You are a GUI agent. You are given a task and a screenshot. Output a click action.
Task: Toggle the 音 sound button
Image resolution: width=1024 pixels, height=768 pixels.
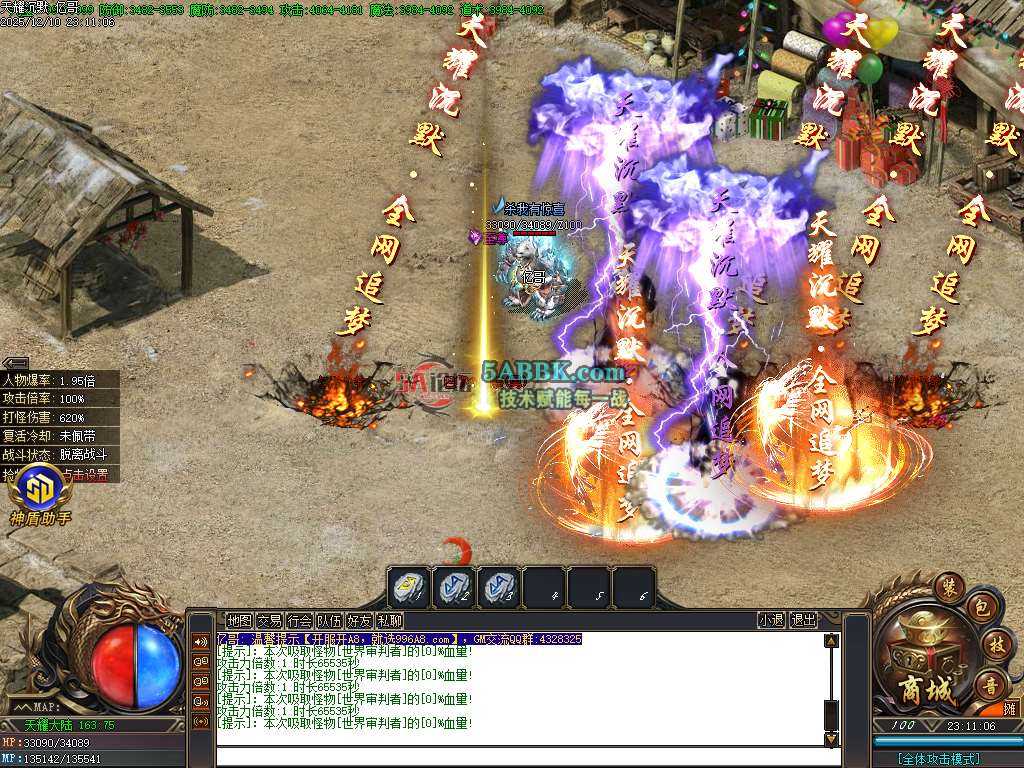pyautogui.click(x=990, y=684)
